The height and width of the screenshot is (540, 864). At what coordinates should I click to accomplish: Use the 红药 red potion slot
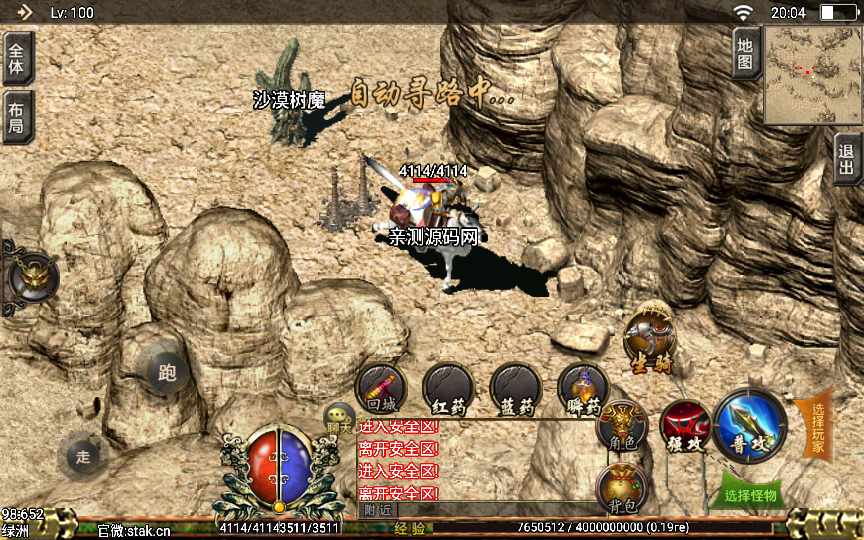(448, 388)
